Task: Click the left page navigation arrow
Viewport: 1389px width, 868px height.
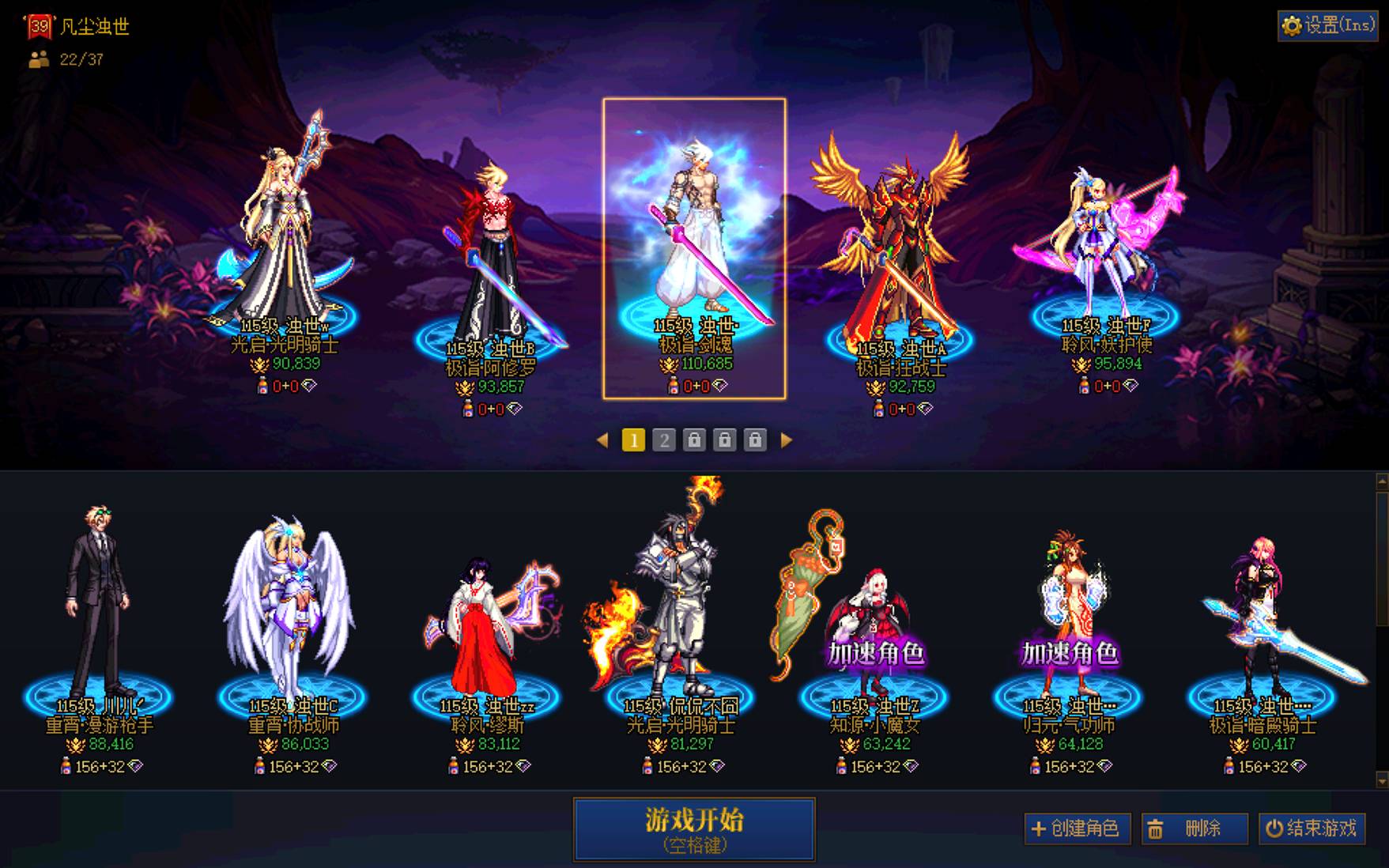Action: 603,441
